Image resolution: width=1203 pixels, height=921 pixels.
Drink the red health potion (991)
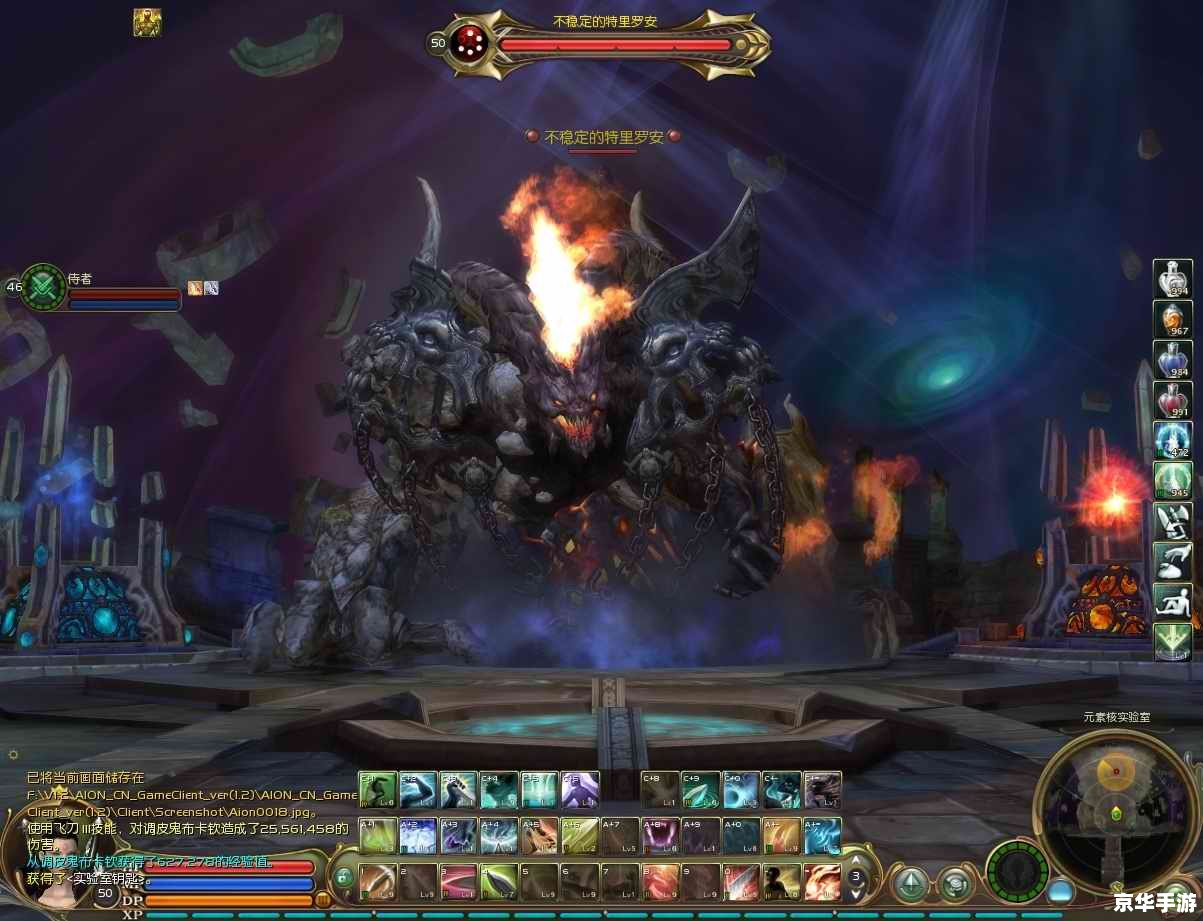coord(1172,400)
